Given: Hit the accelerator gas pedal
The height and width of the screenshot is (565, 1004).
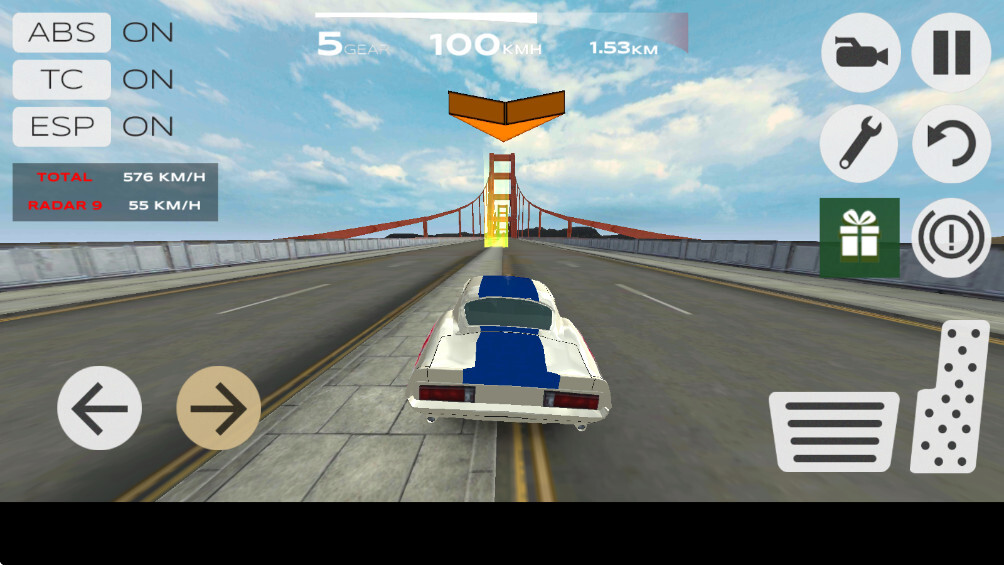Looking at the screenshot, I should 951,398.
